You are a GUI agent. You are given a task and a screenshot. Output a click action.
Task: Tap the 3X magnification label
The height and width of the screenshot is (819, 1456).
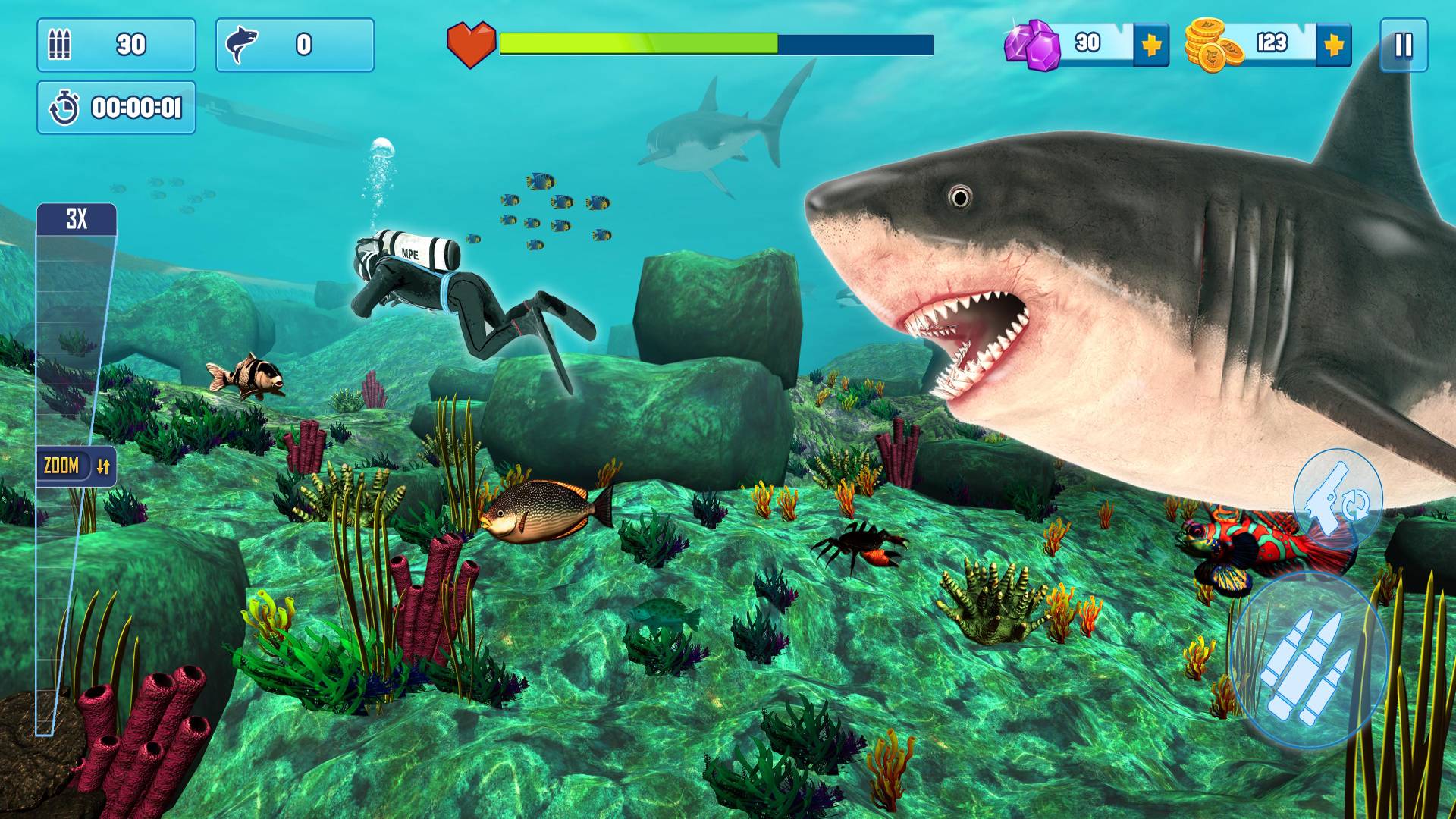(x=76, y=217)
